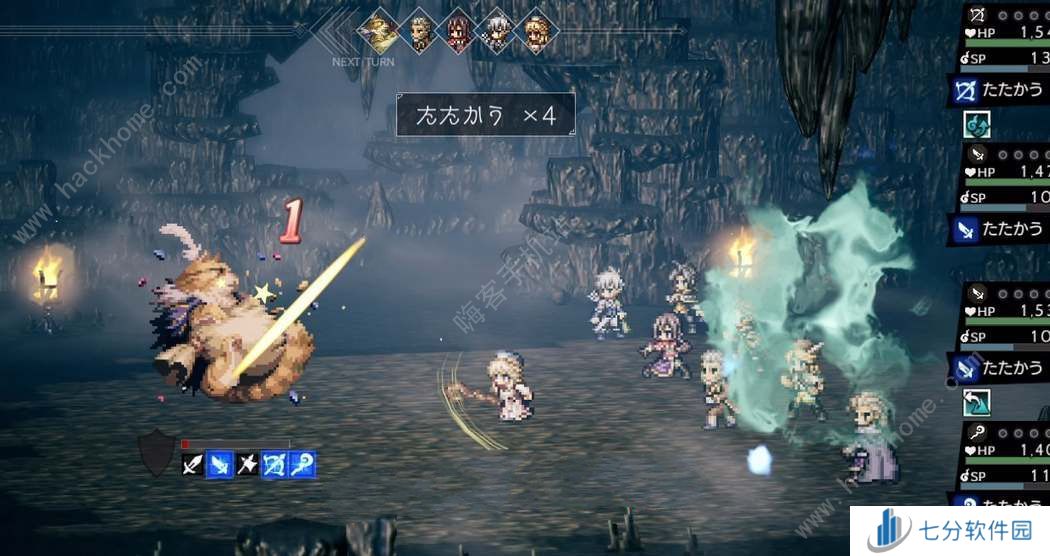
Task: Click the white-haired character's turn order portrait
Action: (x=497, y=32)
